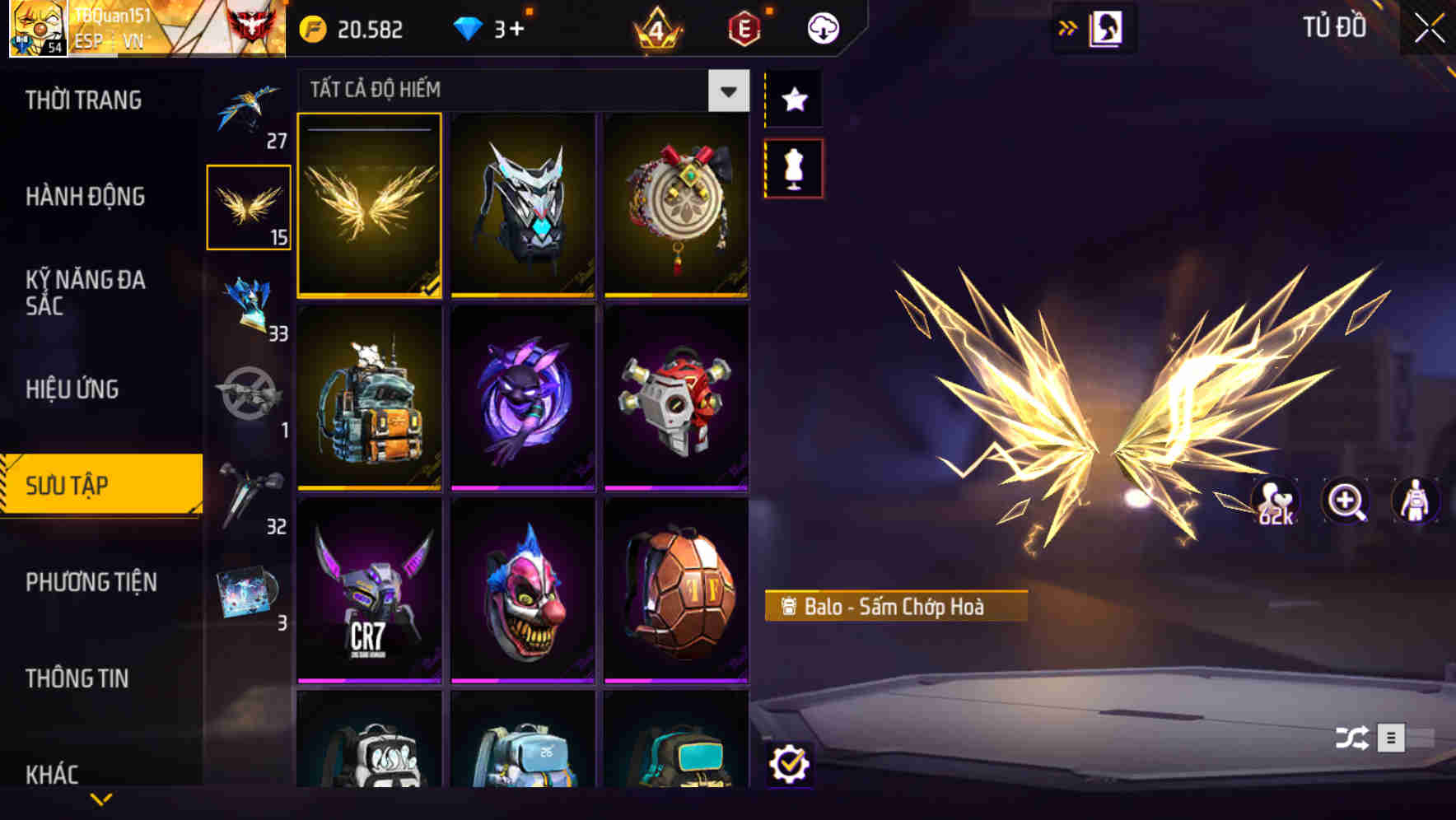1456x820 pixels.
Task: Open the settings checkmark icon at bottom left
Action: point(791,764)
